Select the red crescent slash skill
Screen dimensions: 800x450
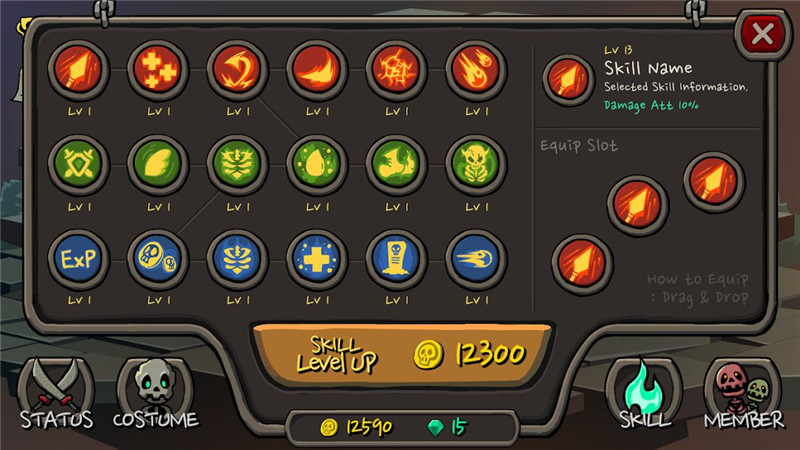[316, 68]
